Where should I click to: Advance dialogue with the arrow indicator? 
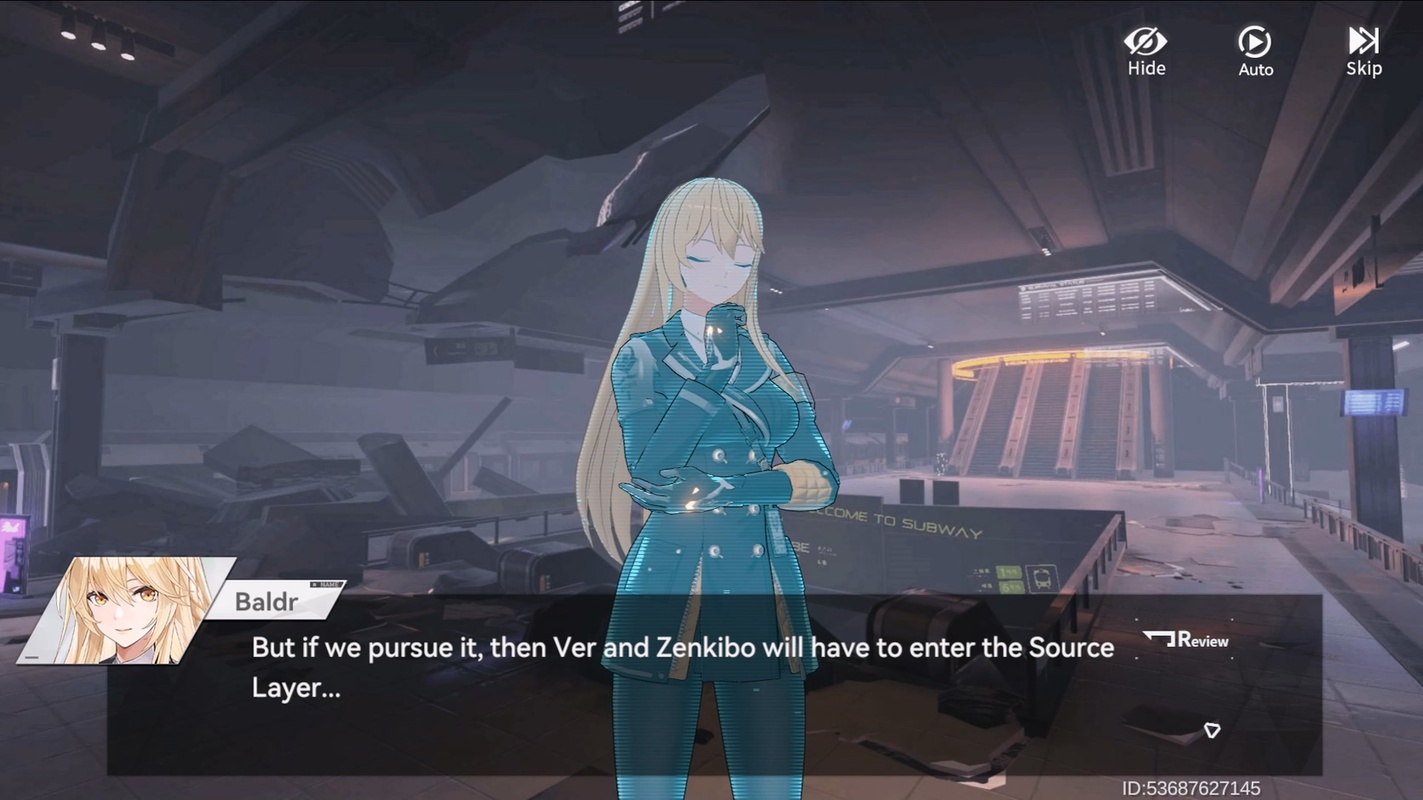tap(1212, 731)
